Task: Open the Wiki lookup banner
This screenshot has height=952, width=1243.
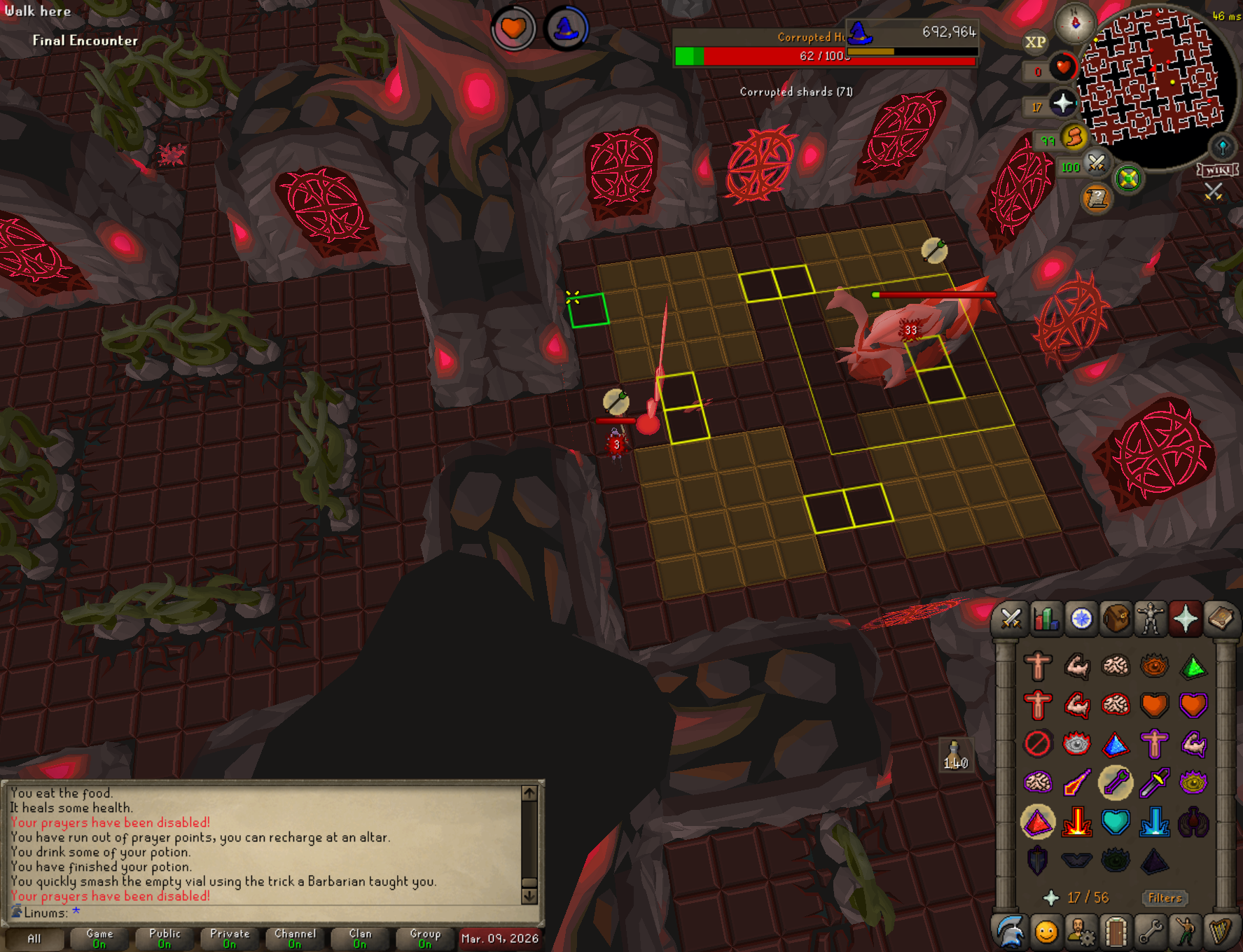Action: click(x=1217, y=170)
